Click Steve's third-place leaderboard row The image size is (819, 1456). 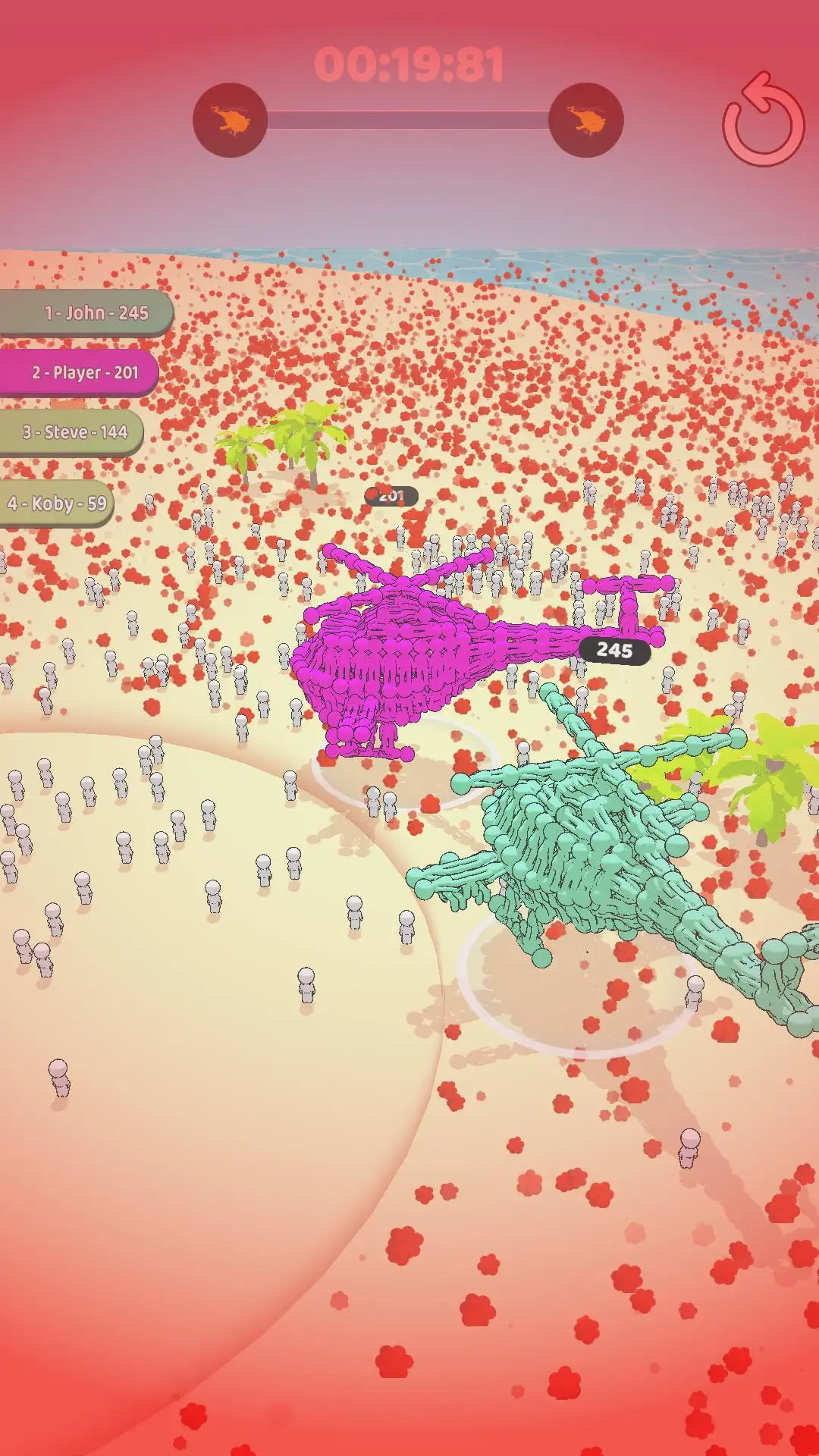[71, 432]
